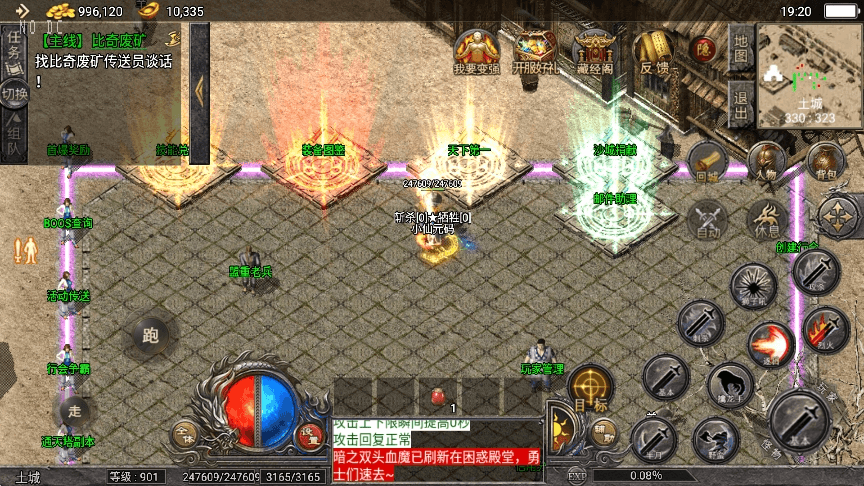The height and width of the screenshot is (486, 864).
Task: Activate the 休息 rest button
Action: [767, 219]
